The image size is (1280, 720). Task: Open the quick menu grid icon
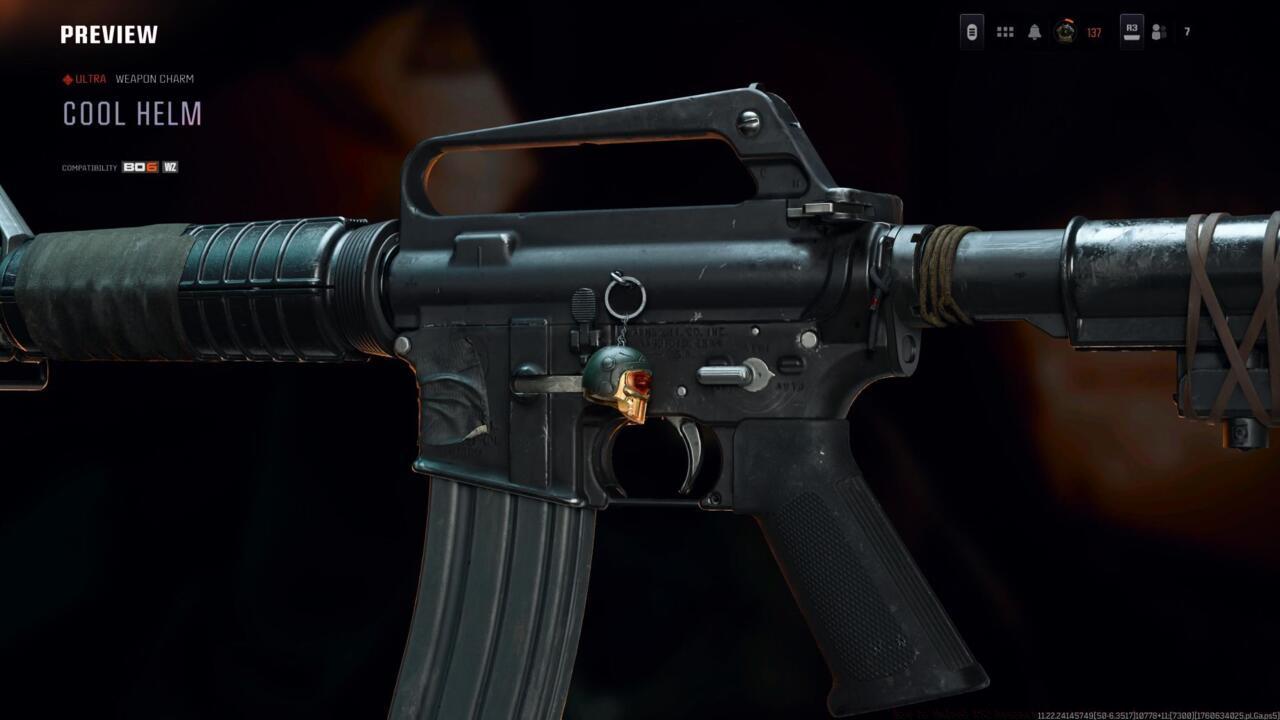point(1003,32)
